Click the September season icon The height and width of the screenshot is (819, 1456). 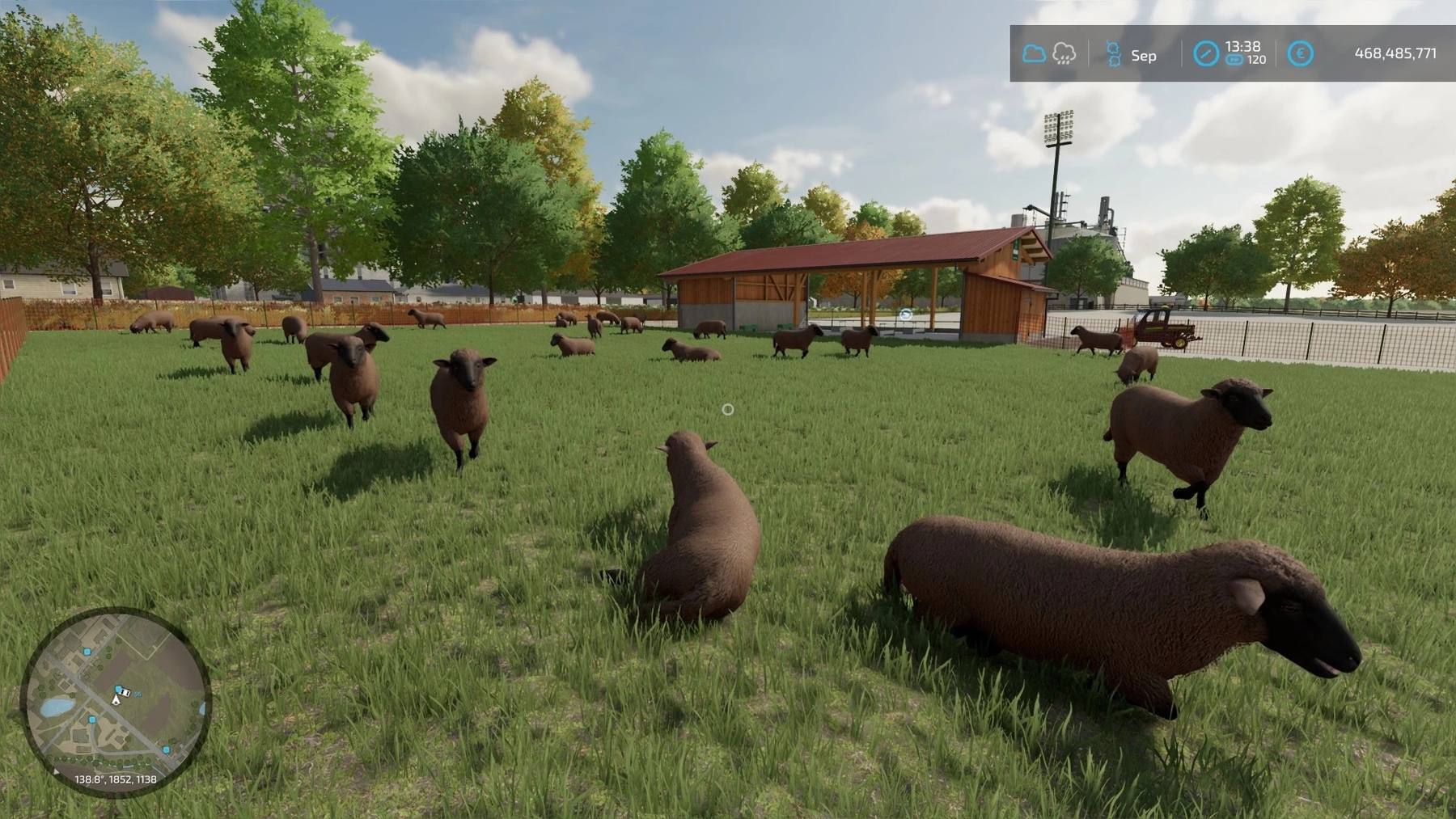(x=1113, y=54)
